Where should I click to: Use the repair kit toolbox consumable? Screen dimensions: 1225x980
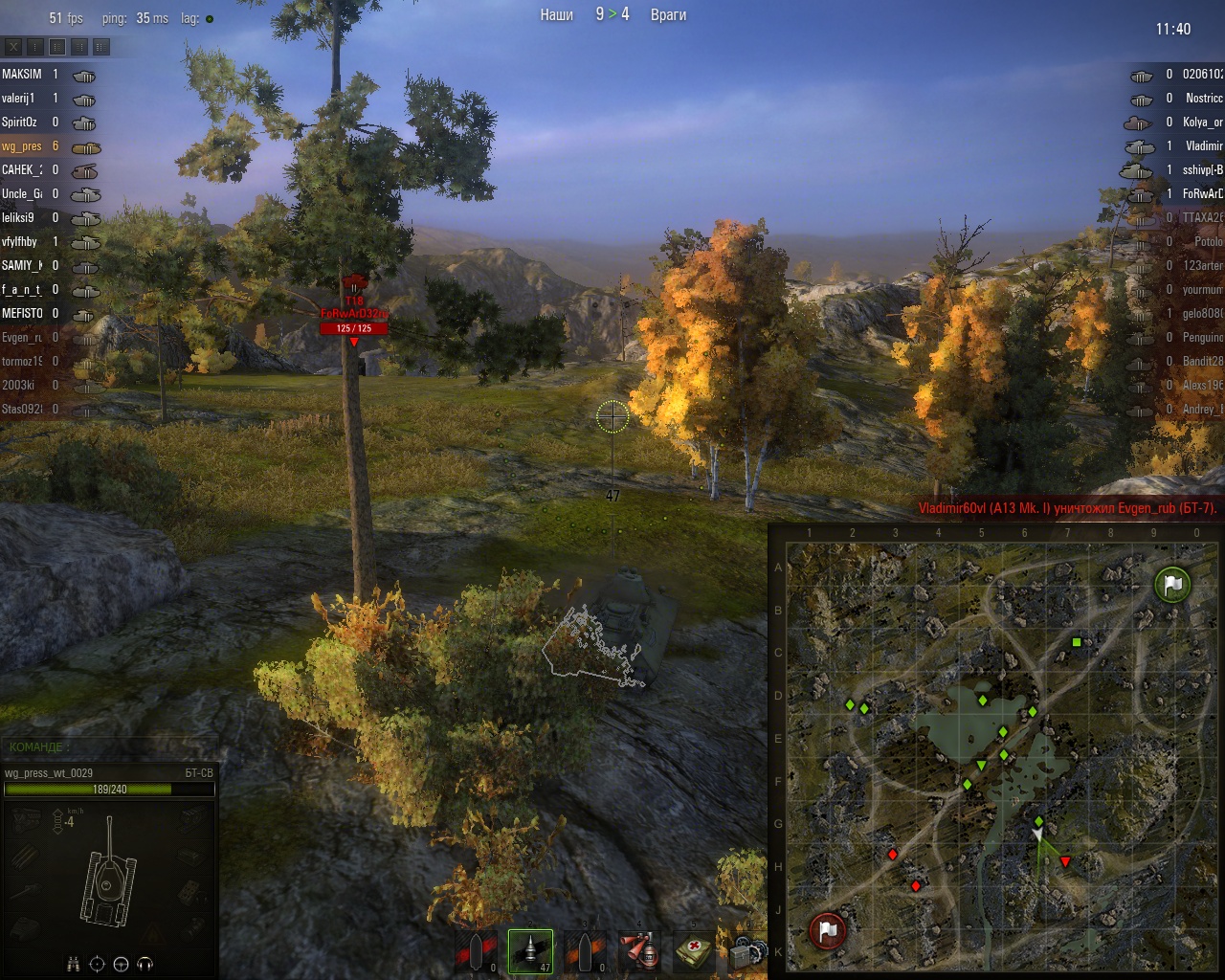pyautogui.click(x=746, y=953)
